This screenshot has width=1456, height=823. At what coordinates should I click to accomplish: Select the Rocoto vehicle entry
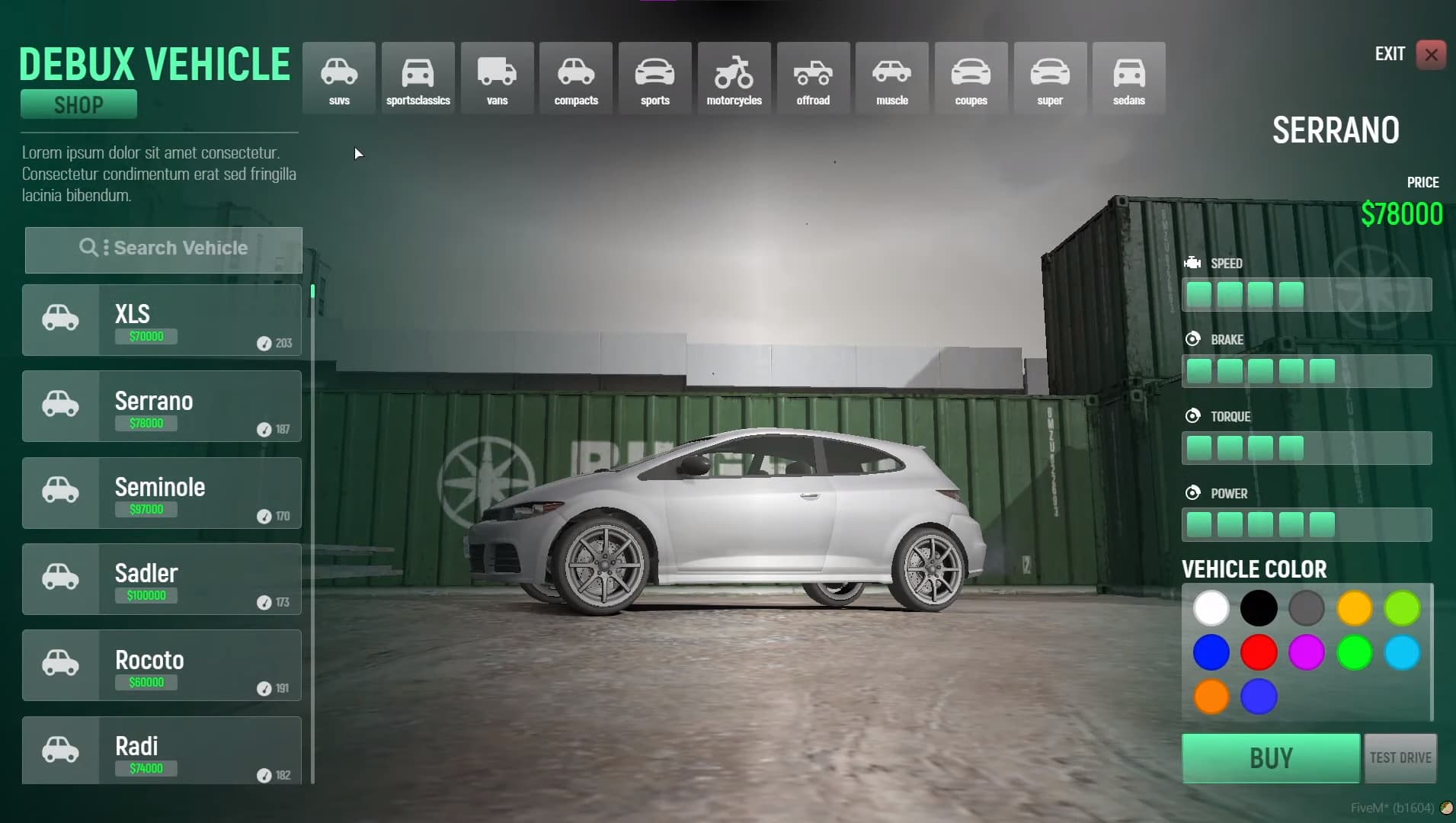point(162,665)
